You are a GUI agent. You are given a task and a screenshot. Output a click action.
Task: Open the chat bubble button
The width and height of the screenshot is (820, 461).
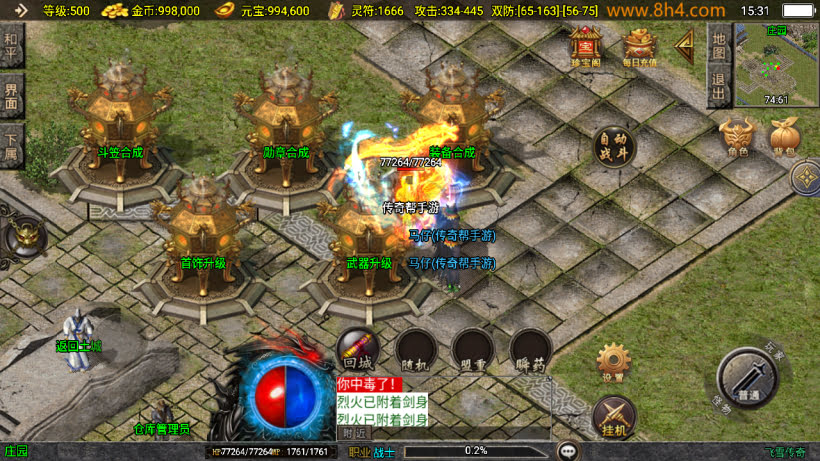coord(568,451)
